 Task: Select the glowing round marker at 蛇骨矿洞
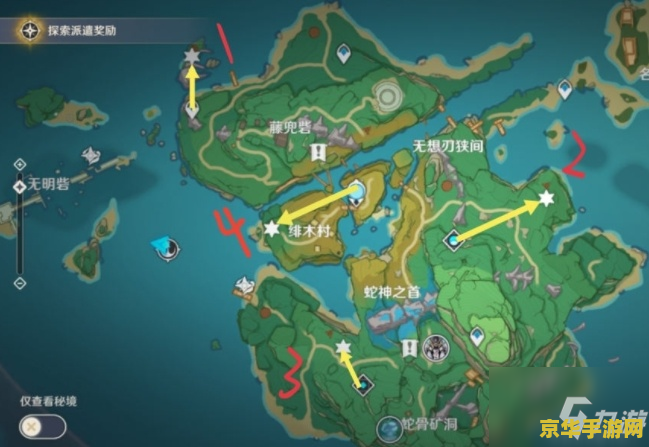[x=387, y=430]
